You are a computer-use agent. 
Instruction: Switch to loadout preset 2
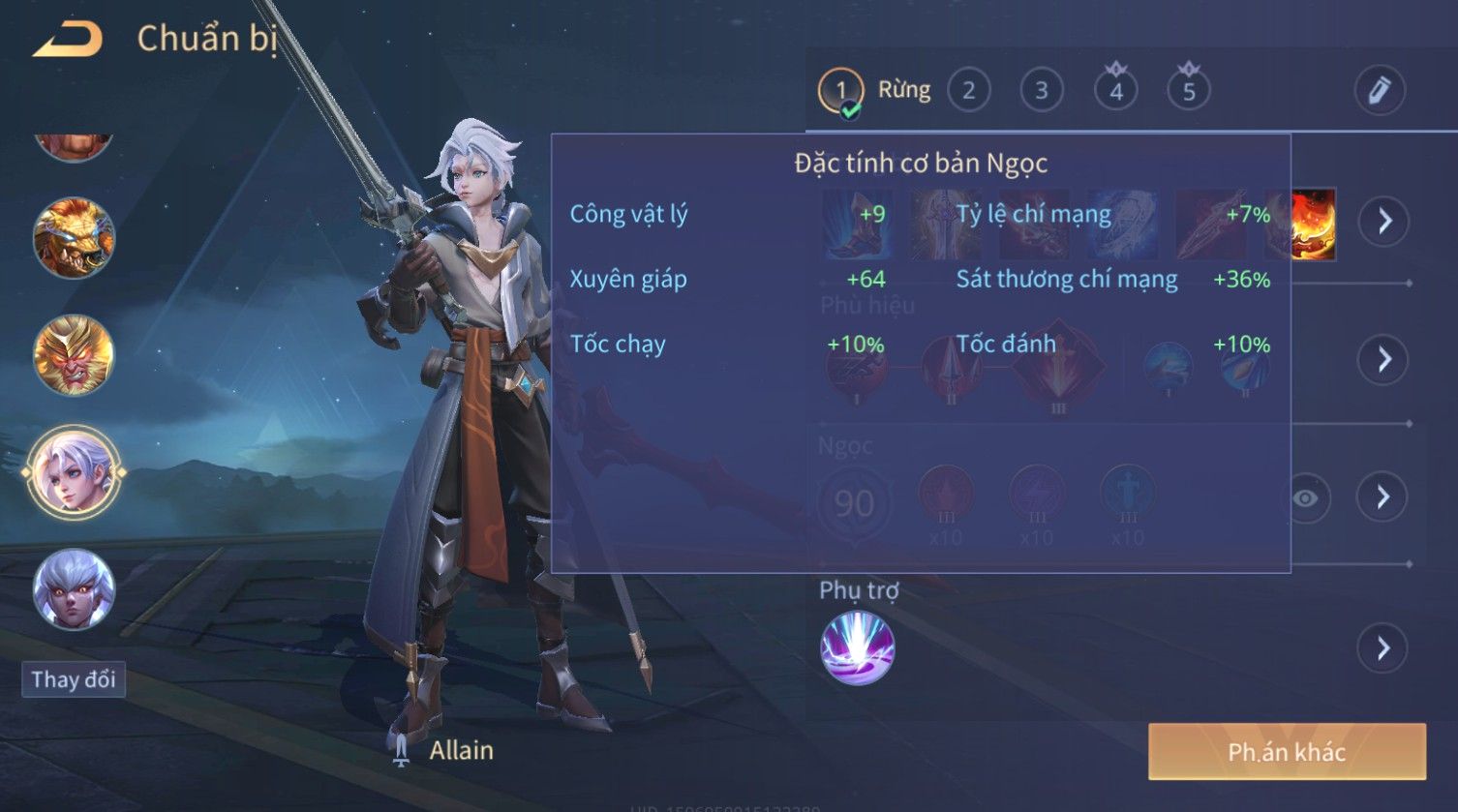click(968, 91)
